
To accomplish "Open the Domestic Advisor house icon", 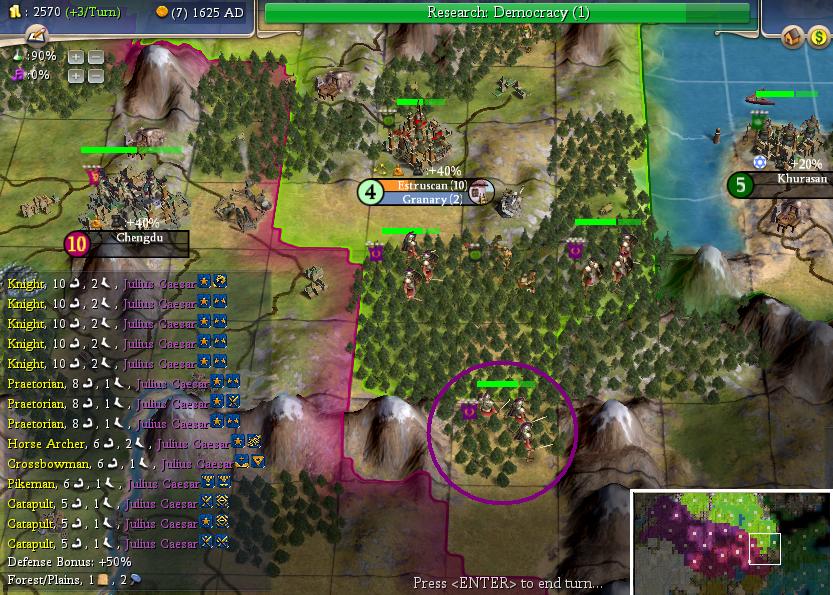I will coord(792,37).
